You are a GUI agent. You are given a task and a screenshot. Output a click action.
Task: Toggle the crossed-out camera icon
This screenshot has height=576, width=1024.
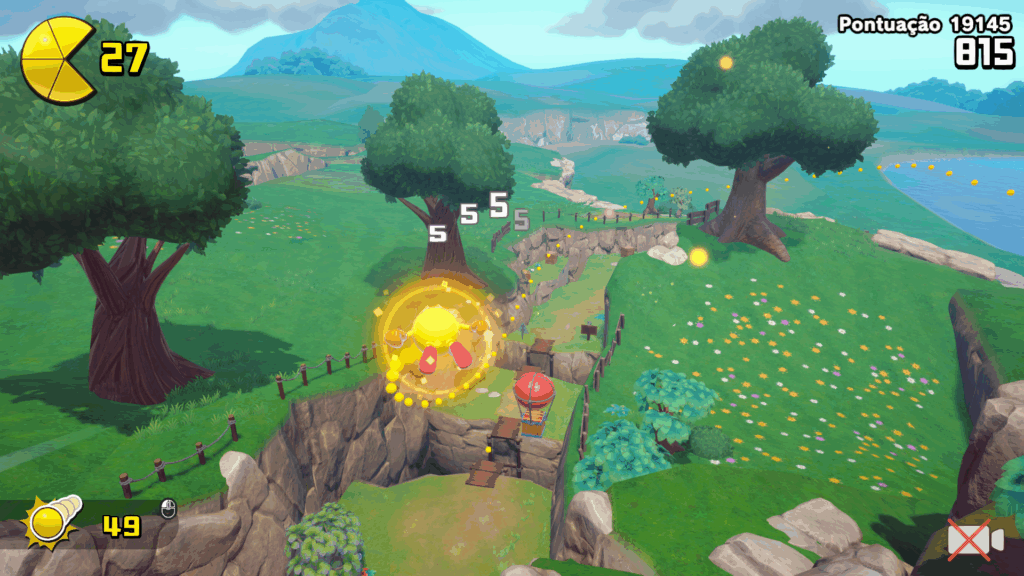click(x=974, y=541)
